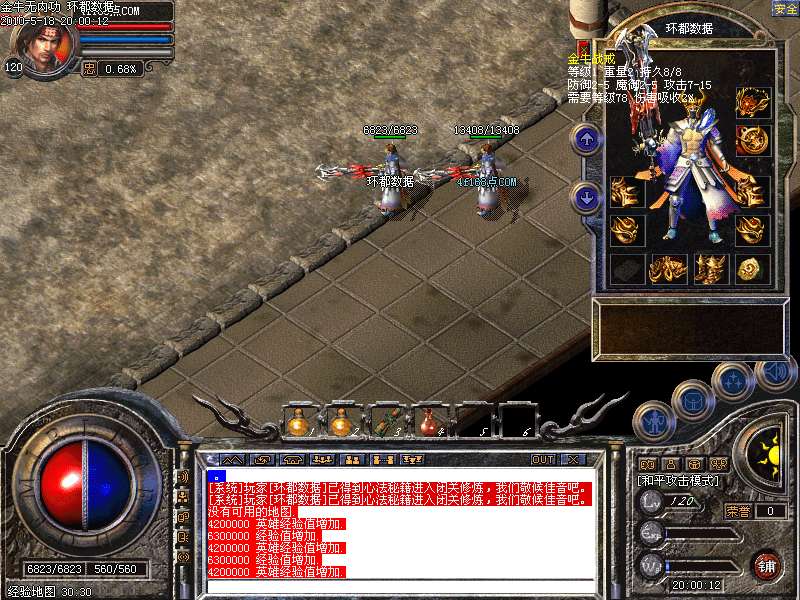Close the game with the X button
This screenshot has height=600, width=800.
[573, 460]
